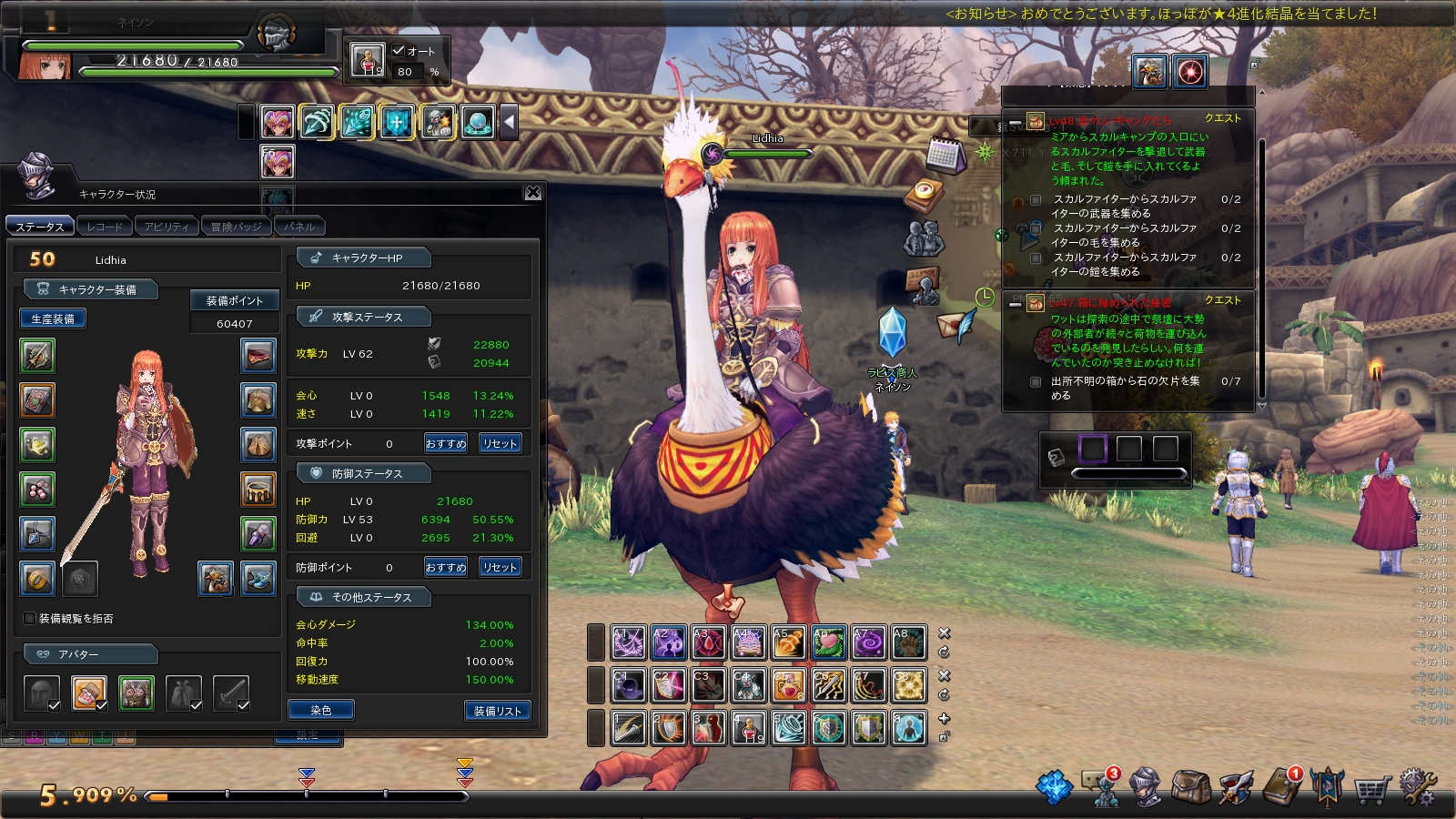Open the calendar icon
The height and width of the screenshot is (819, 1456).
coord(945,156)
